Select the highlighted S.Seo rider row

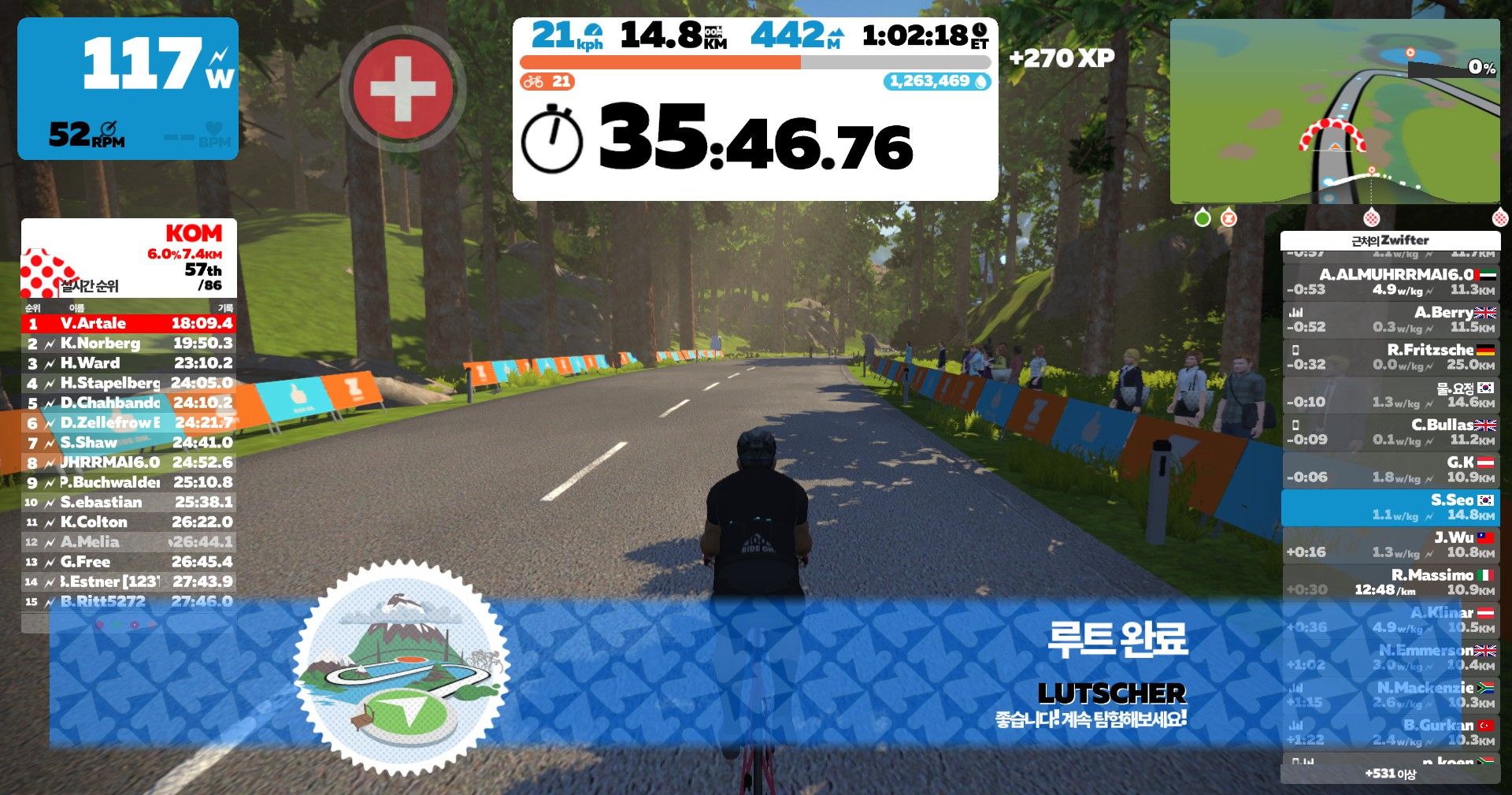click(1390, 507)
